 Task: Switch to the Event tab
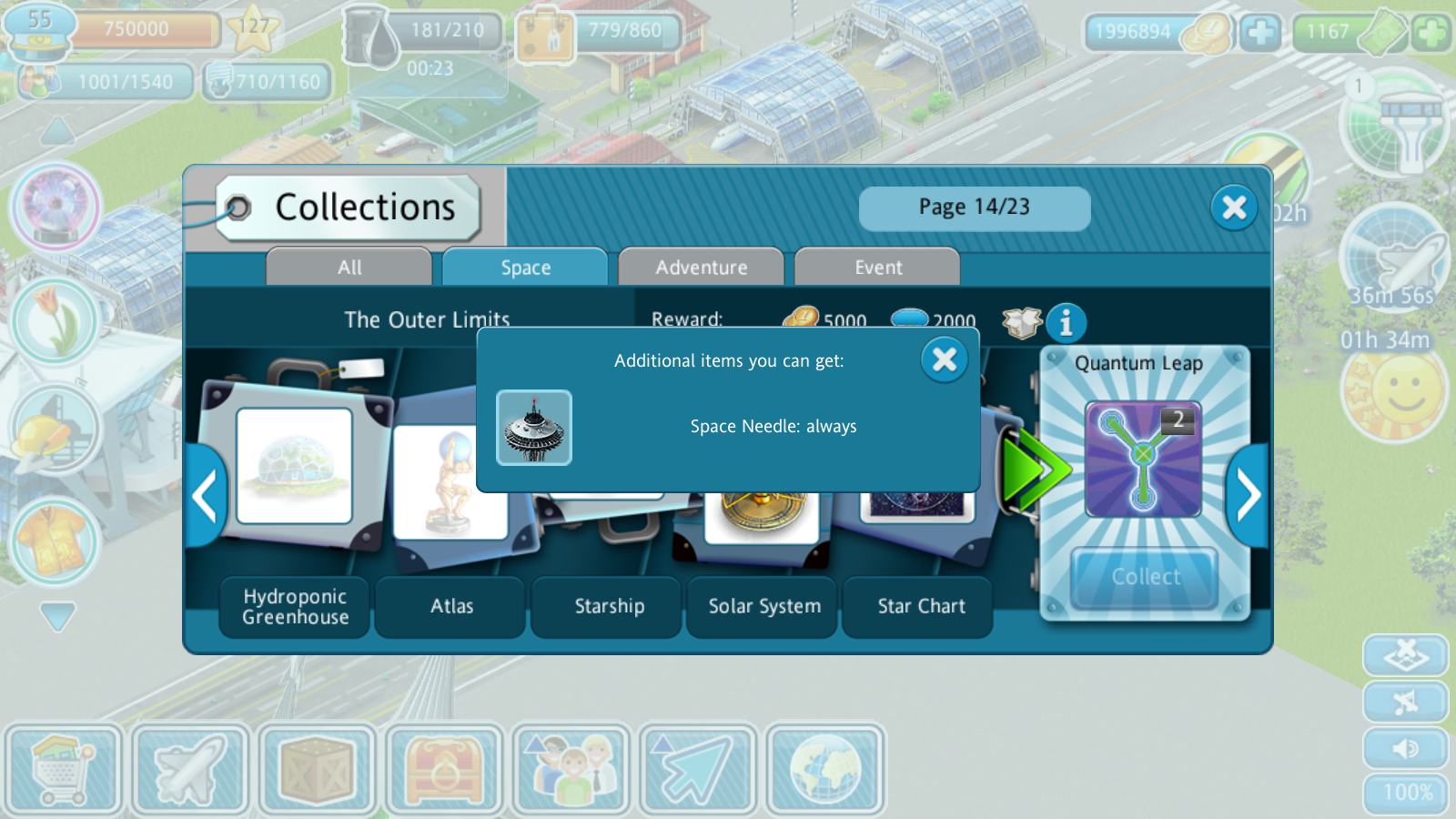877,268
